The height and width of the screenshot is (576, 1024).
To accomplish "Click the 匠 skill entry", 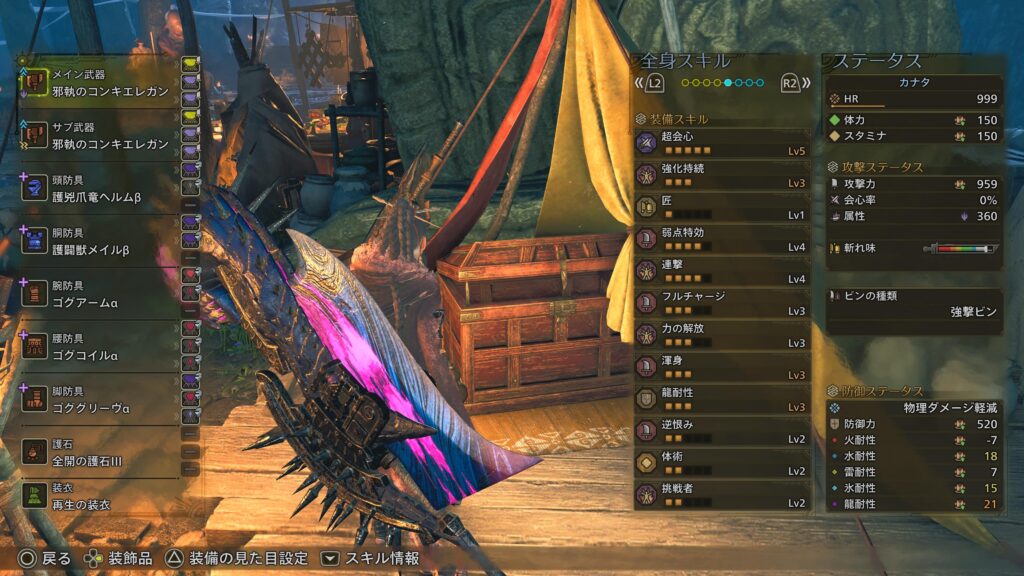I will tap(721, 208).
